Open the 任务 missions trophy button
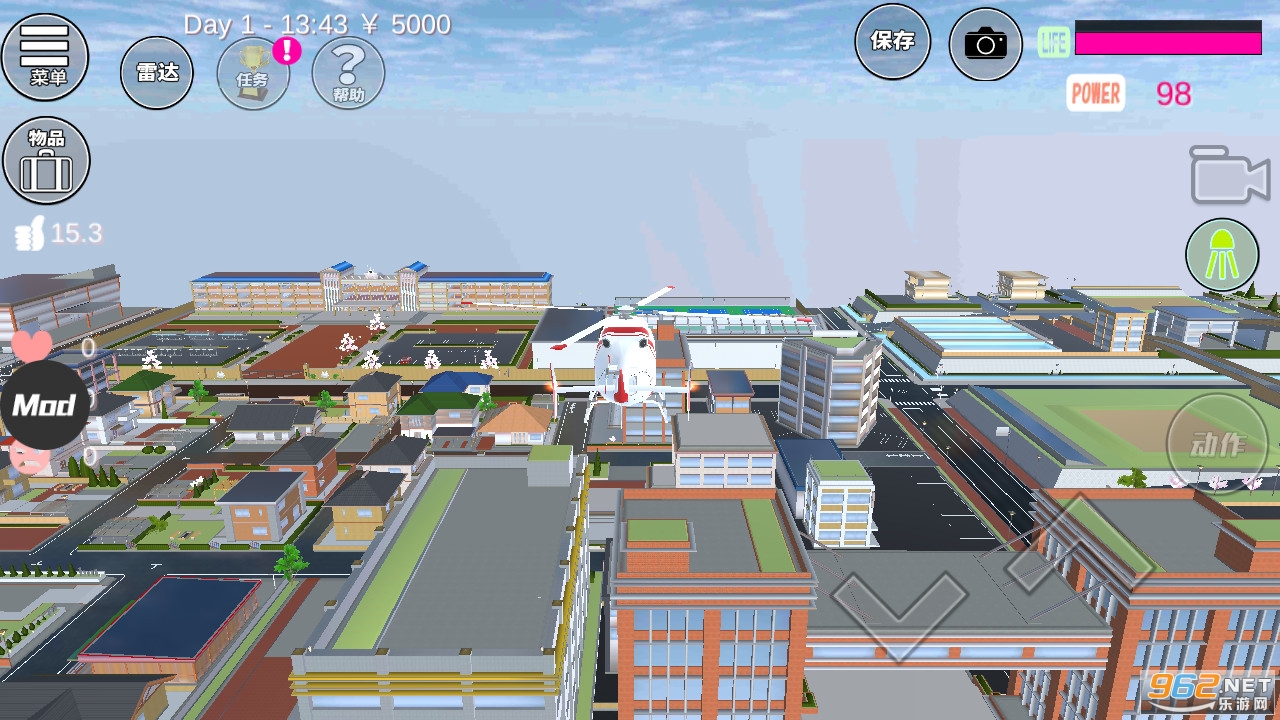Viewport: 1280px width, 720px height. click(x=253, y=73)
